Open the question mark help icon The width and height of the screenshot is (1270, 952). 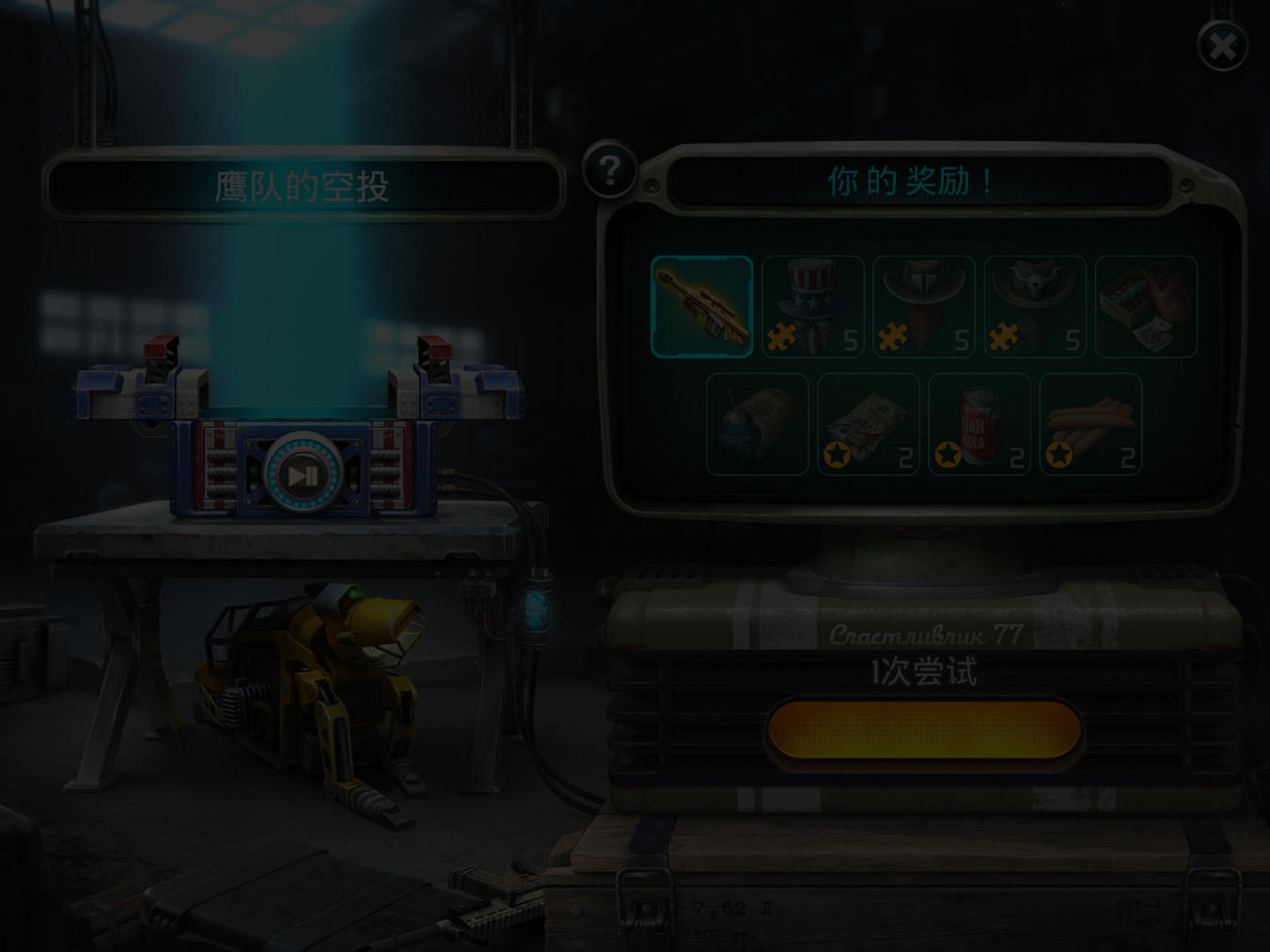pos(609,169)
